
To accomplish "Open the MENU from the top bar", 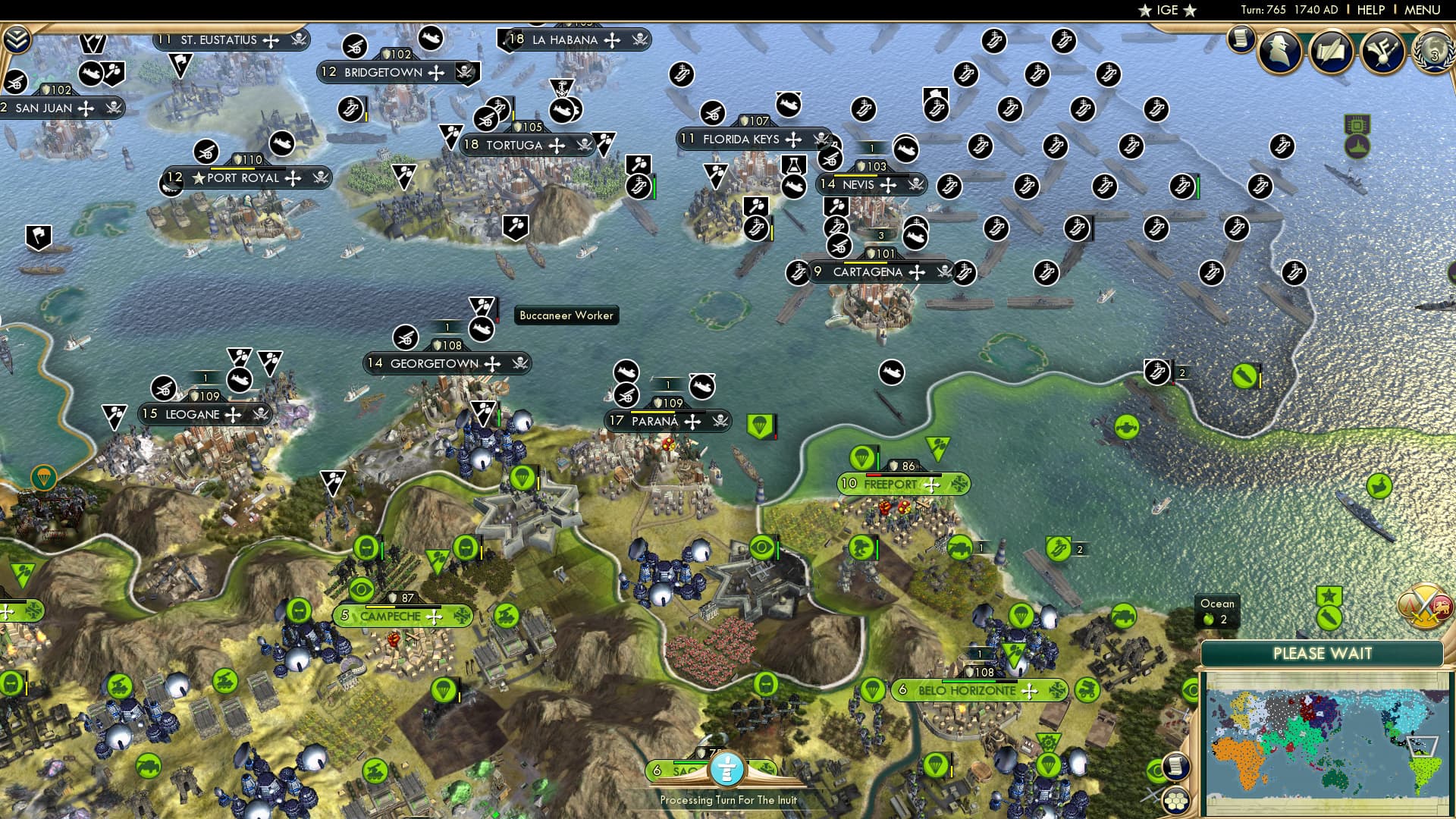I will click(1424, 10).
